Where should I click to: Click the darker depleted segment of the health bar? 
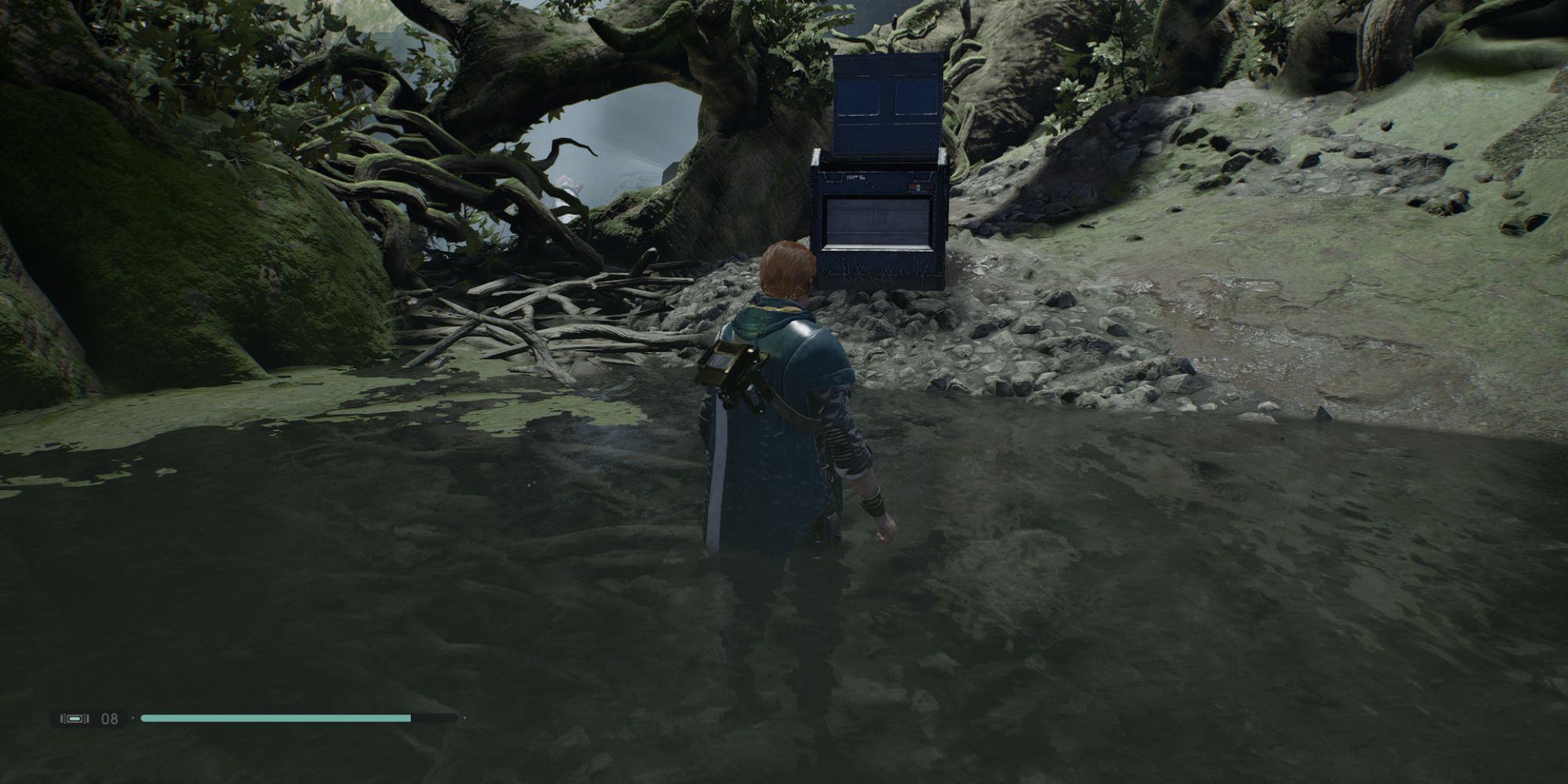[x=435, y=717]
